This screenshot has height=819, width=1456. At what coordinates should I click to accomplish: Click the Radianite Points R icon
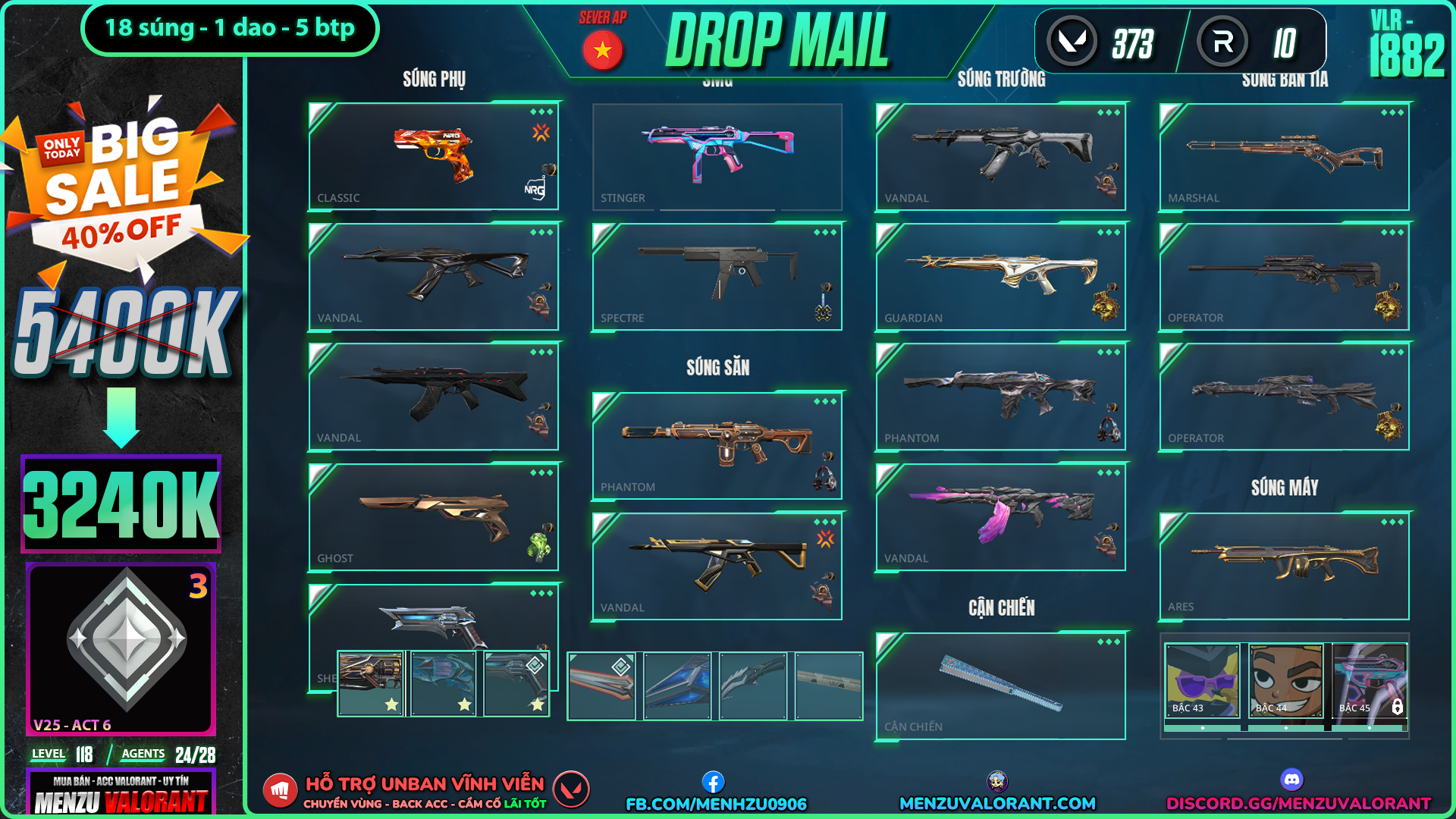click(1222, 42)
